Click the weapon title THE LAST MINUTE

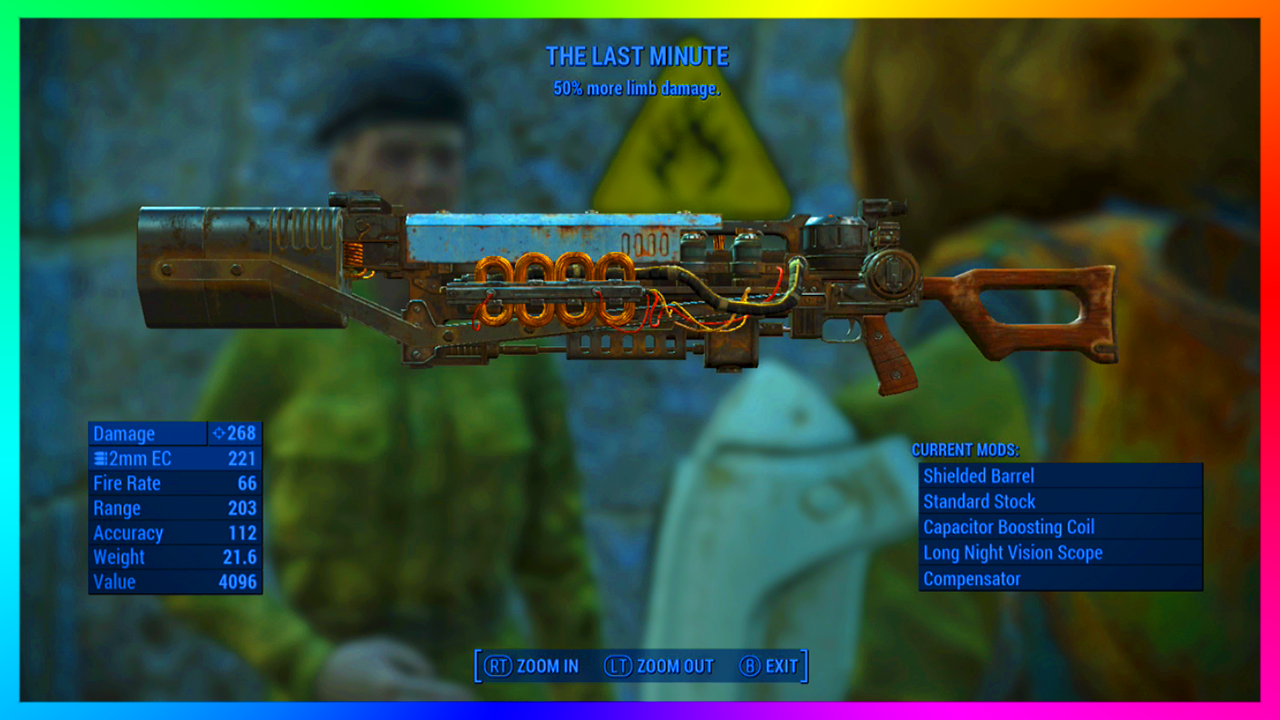coord(638,57)
